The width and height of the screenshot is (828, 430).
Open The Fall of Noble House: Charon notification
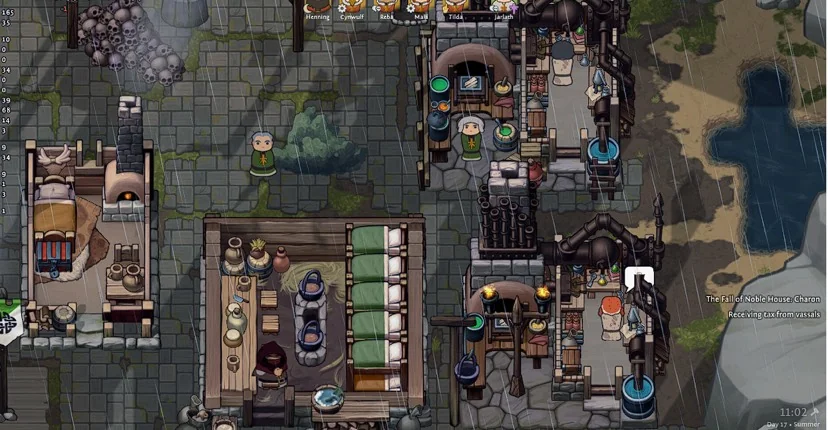[x=762, y=299]
